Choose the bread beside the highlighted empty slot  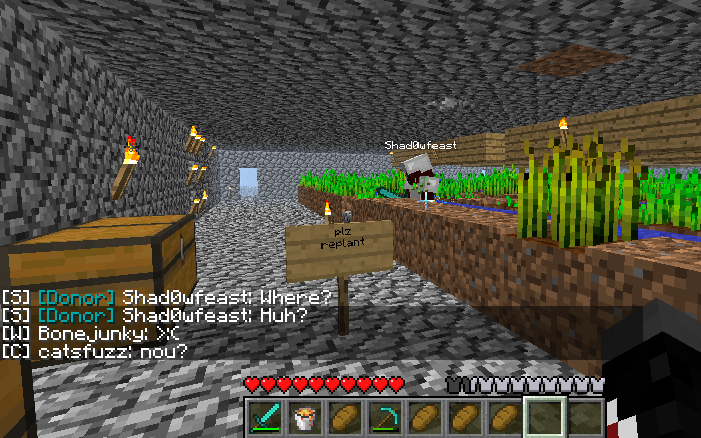[503, 416]
